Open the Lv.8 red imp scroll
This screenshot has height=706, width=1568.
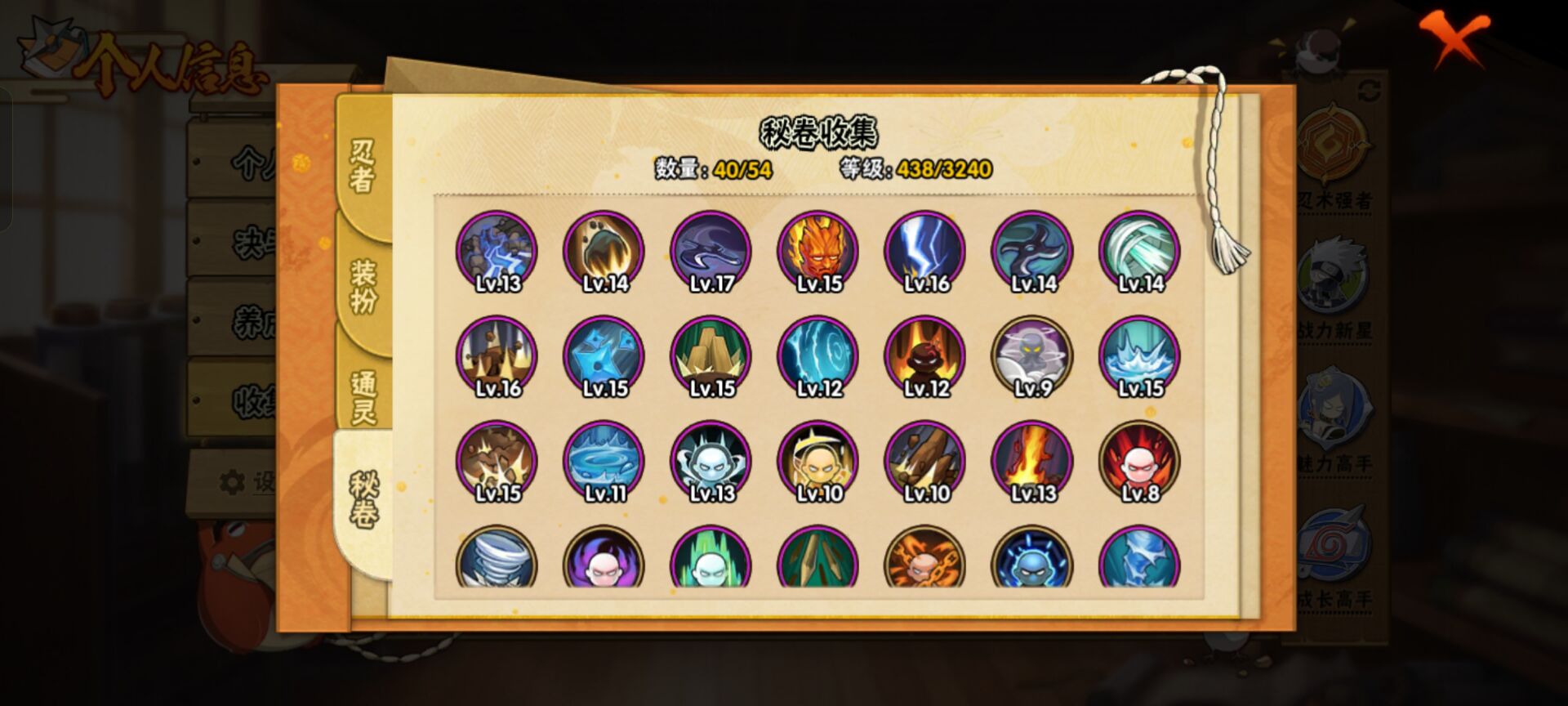(1143, 460)
